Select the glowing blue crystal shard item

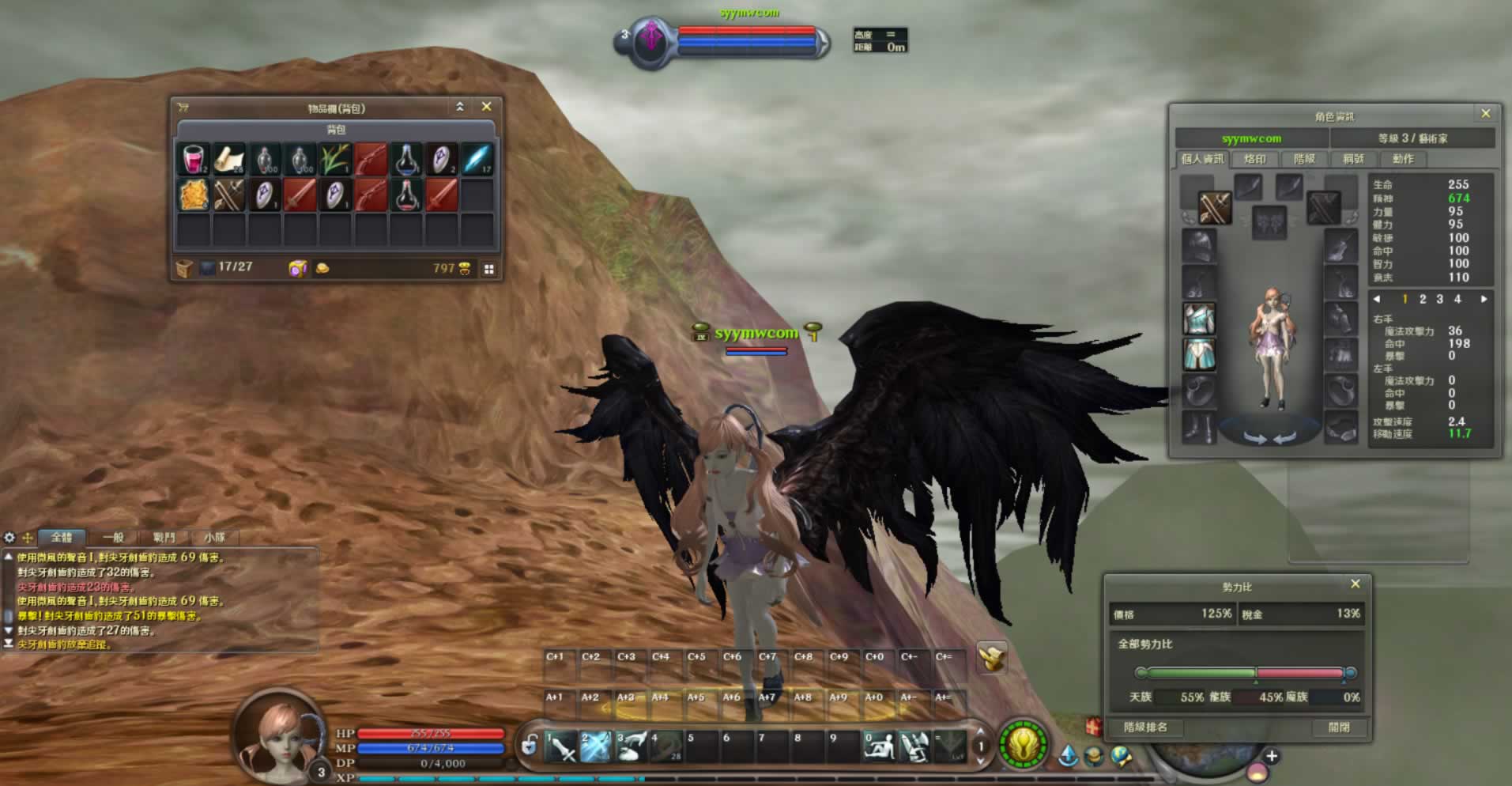click(477, 159)
